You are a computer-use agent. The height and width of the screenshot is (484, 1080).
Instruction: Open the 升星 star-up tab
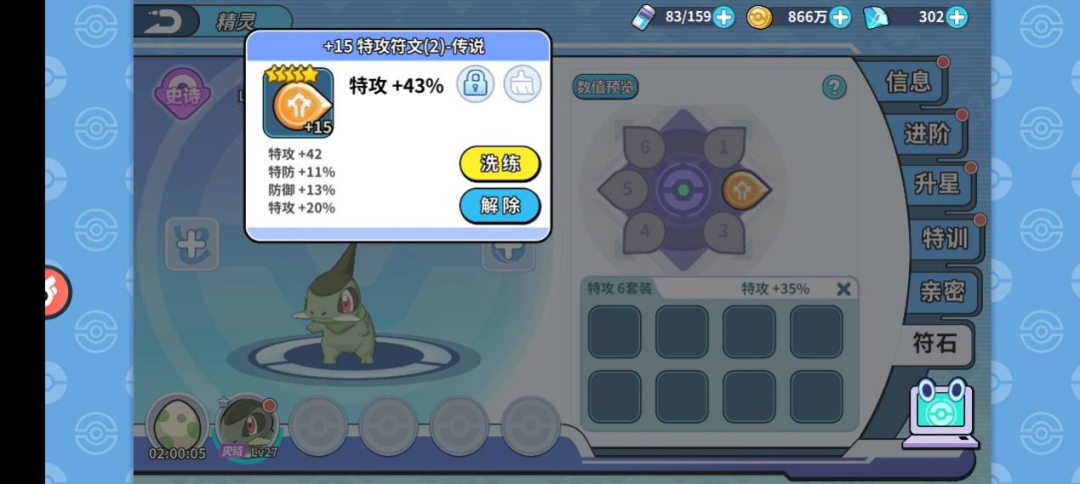click(936, 184)
